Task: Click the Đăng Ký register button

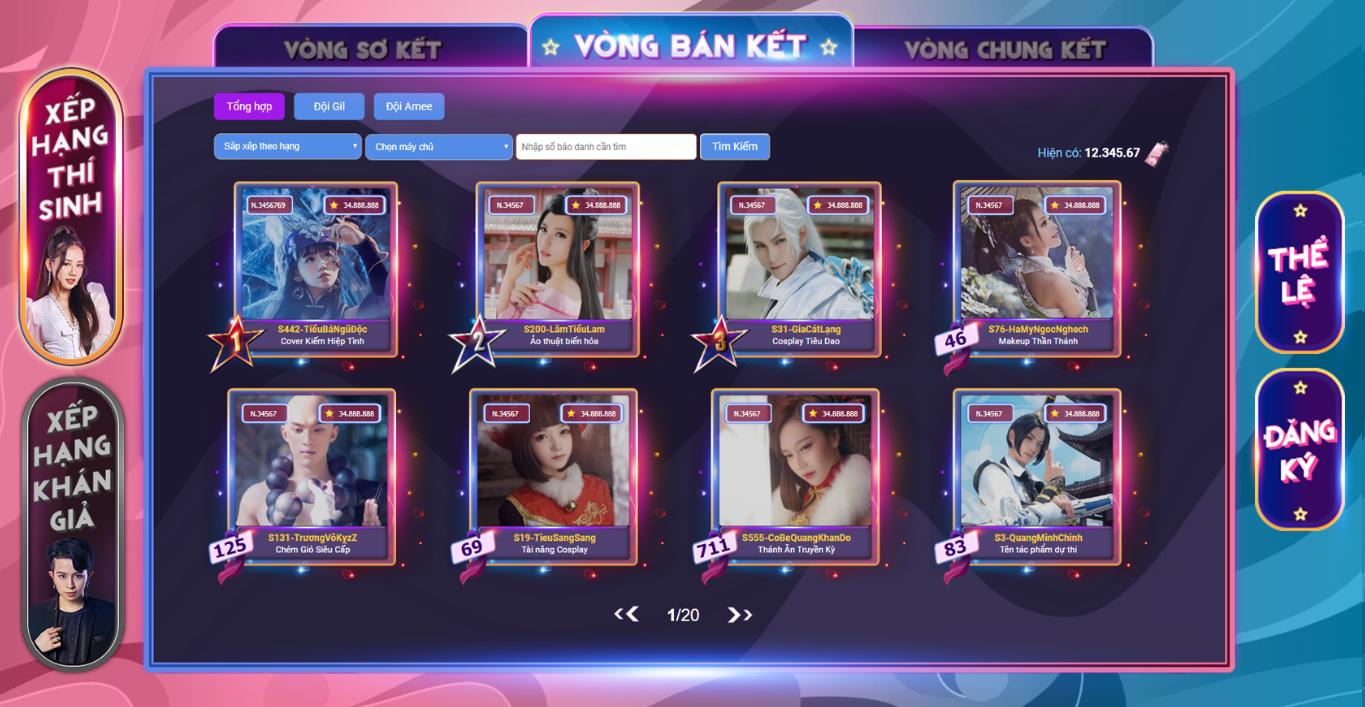Action: coord(1299,450)
